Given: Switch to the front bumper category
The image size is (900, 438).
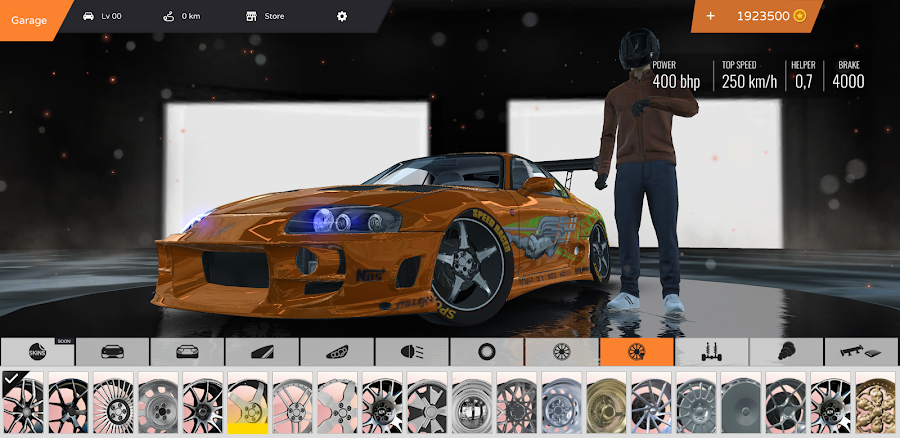Looking at the screenshot, I should pyautogui.click(x=112, y=352).
